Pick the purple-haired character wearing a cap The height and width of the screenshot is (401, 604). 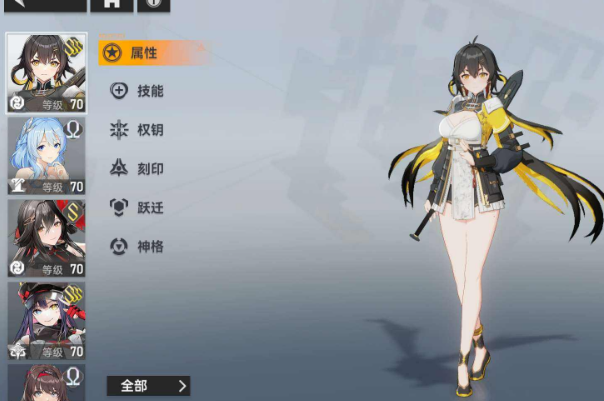(46, 320)
